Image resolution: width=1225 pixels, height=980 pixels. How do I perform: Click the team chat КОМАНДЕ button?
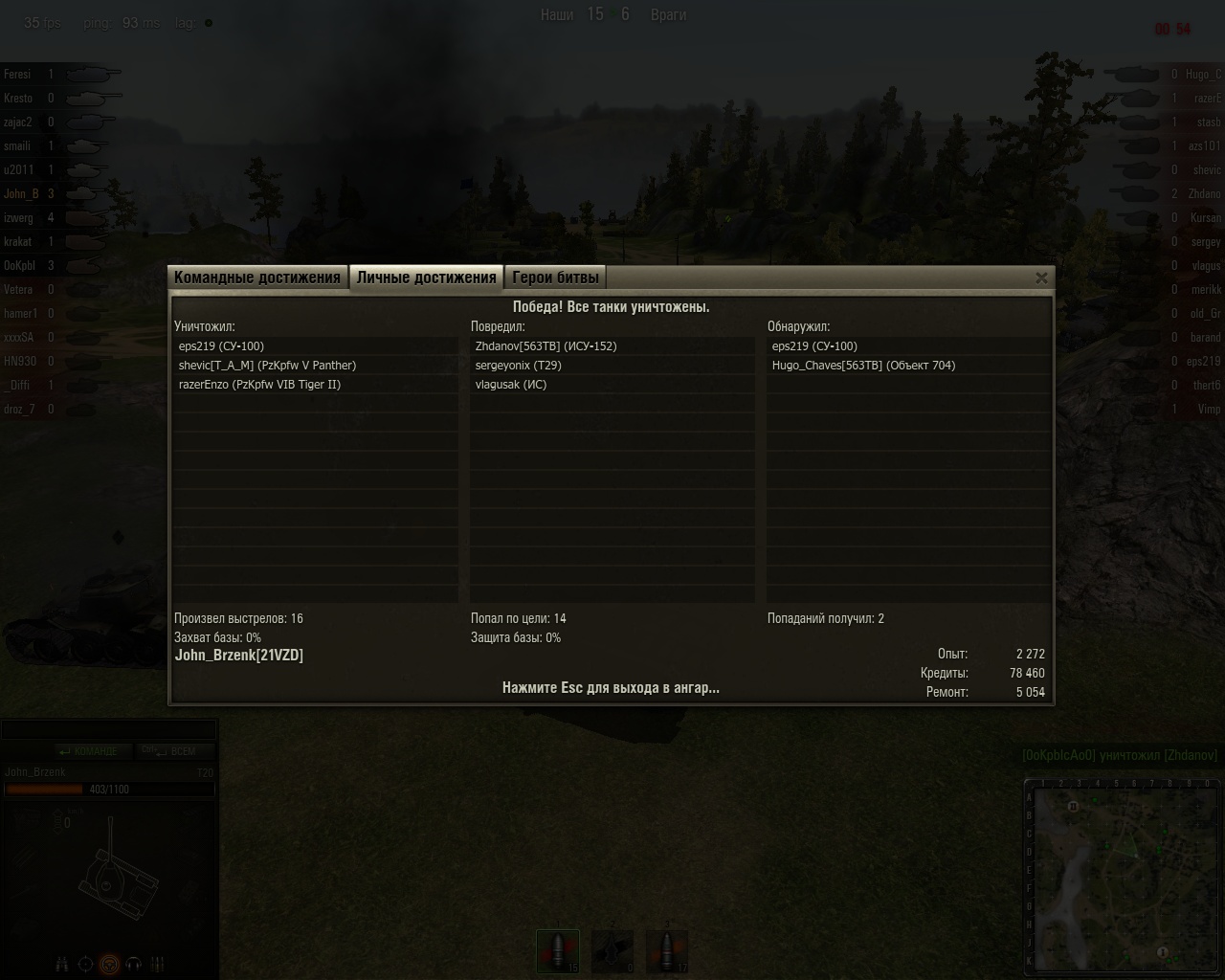coord(87,751)
